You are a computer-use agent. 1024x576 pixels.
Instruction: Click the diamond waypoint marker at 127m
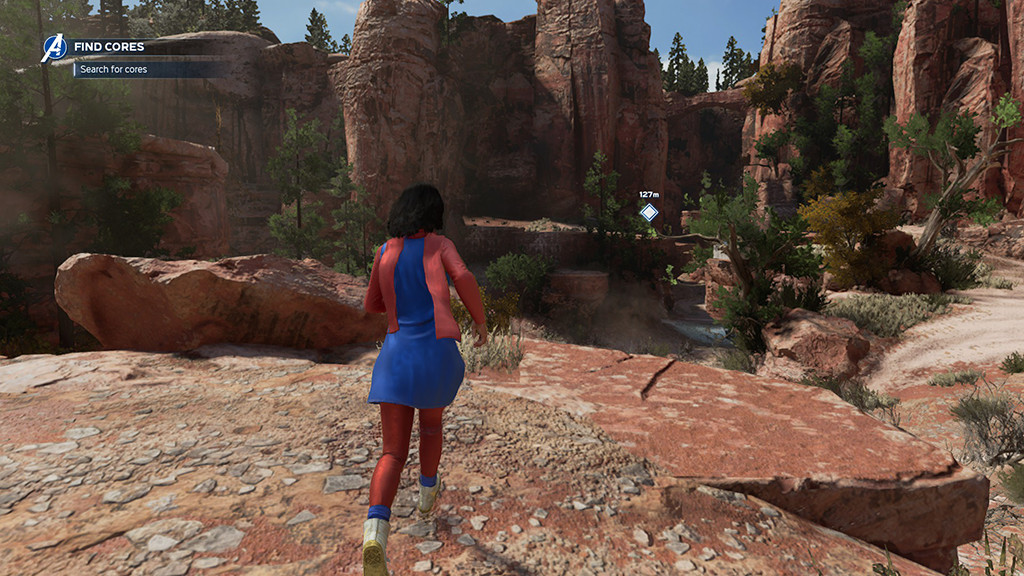649,212
